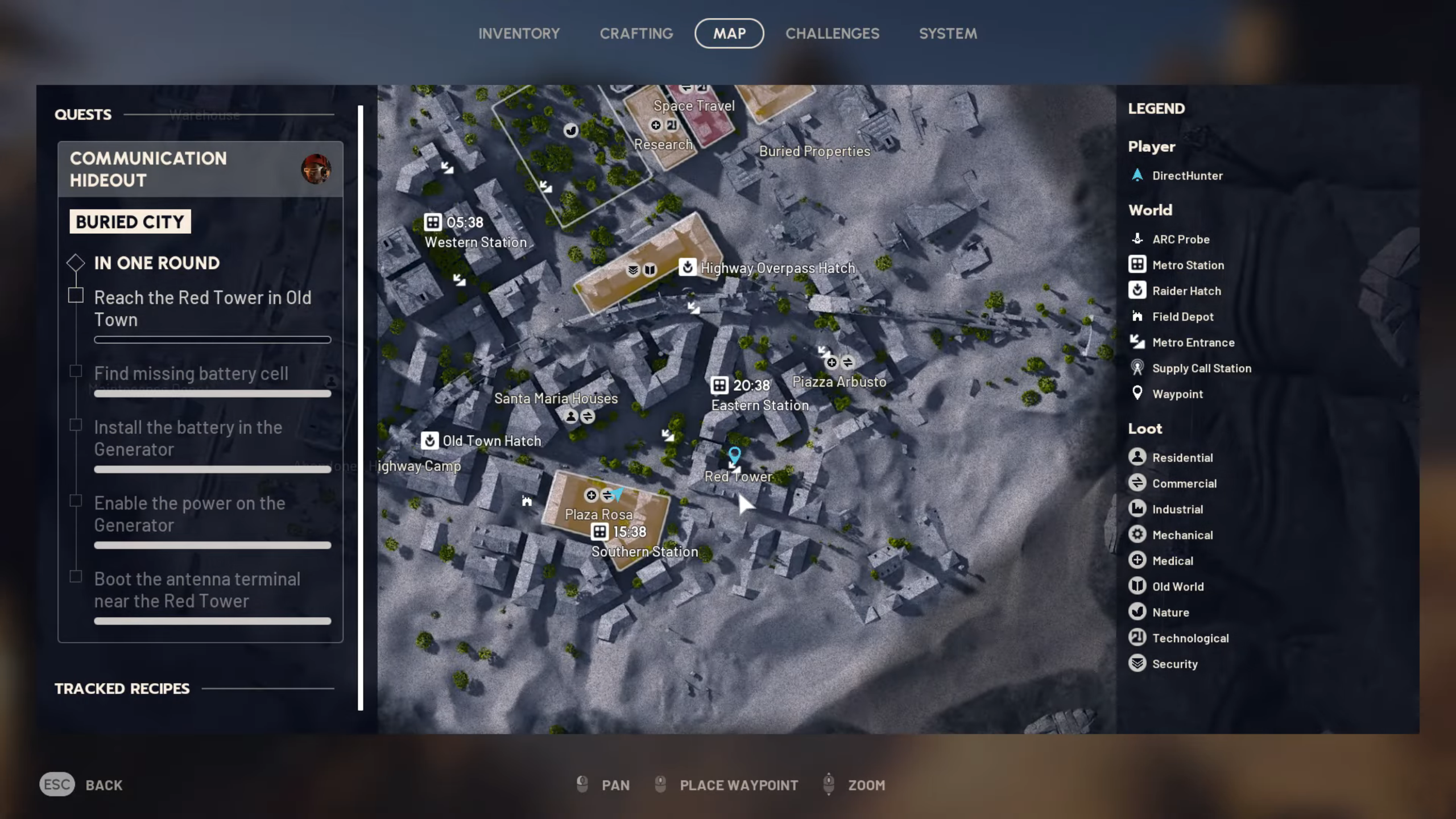The height and width of the screenshot is (819, 1456).
Task: Collapse the In One Round quest stage
Action: click(x=76, y=262)
